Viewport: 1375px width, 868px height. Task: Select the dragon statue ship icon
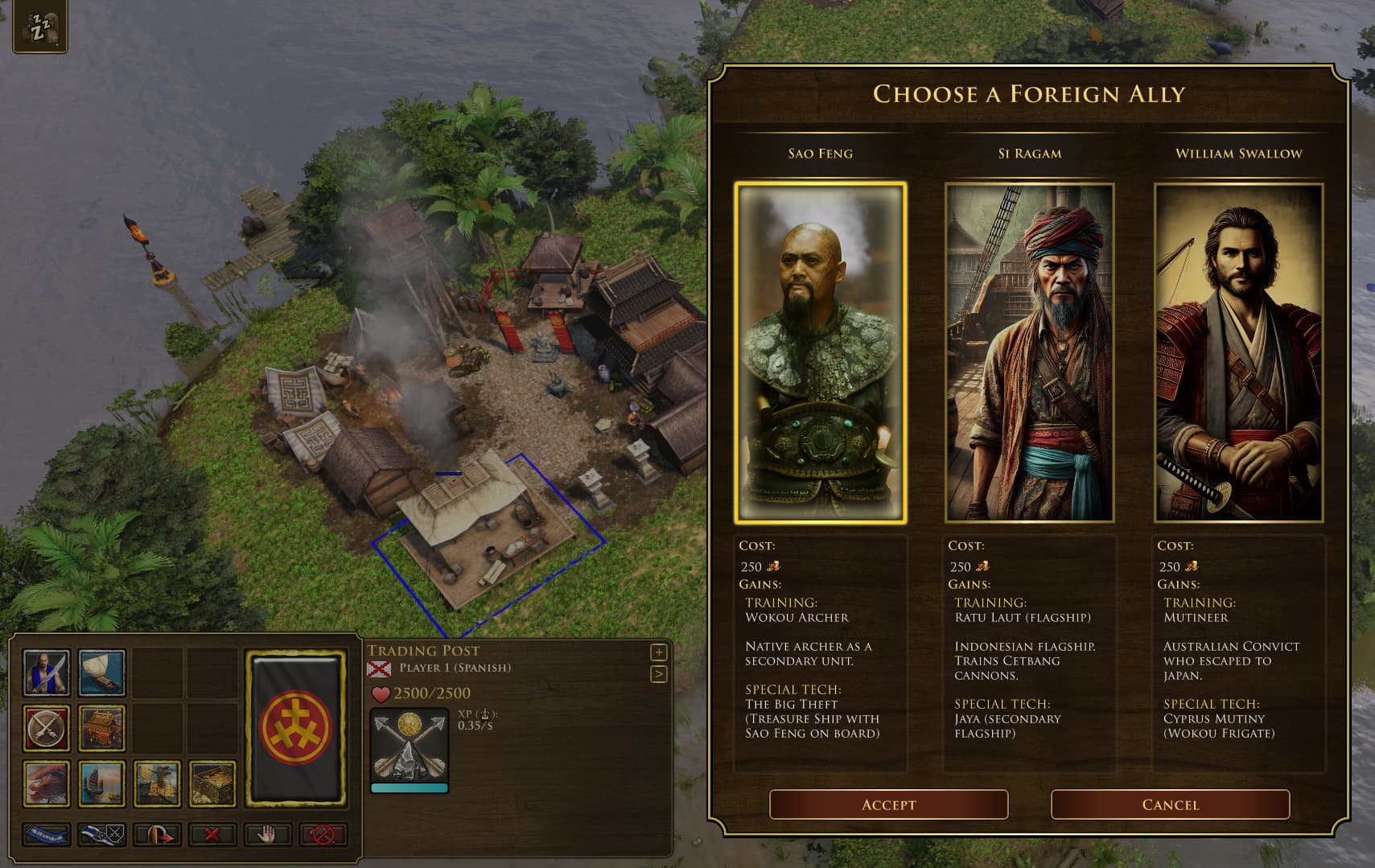click(x=157, y=784)
